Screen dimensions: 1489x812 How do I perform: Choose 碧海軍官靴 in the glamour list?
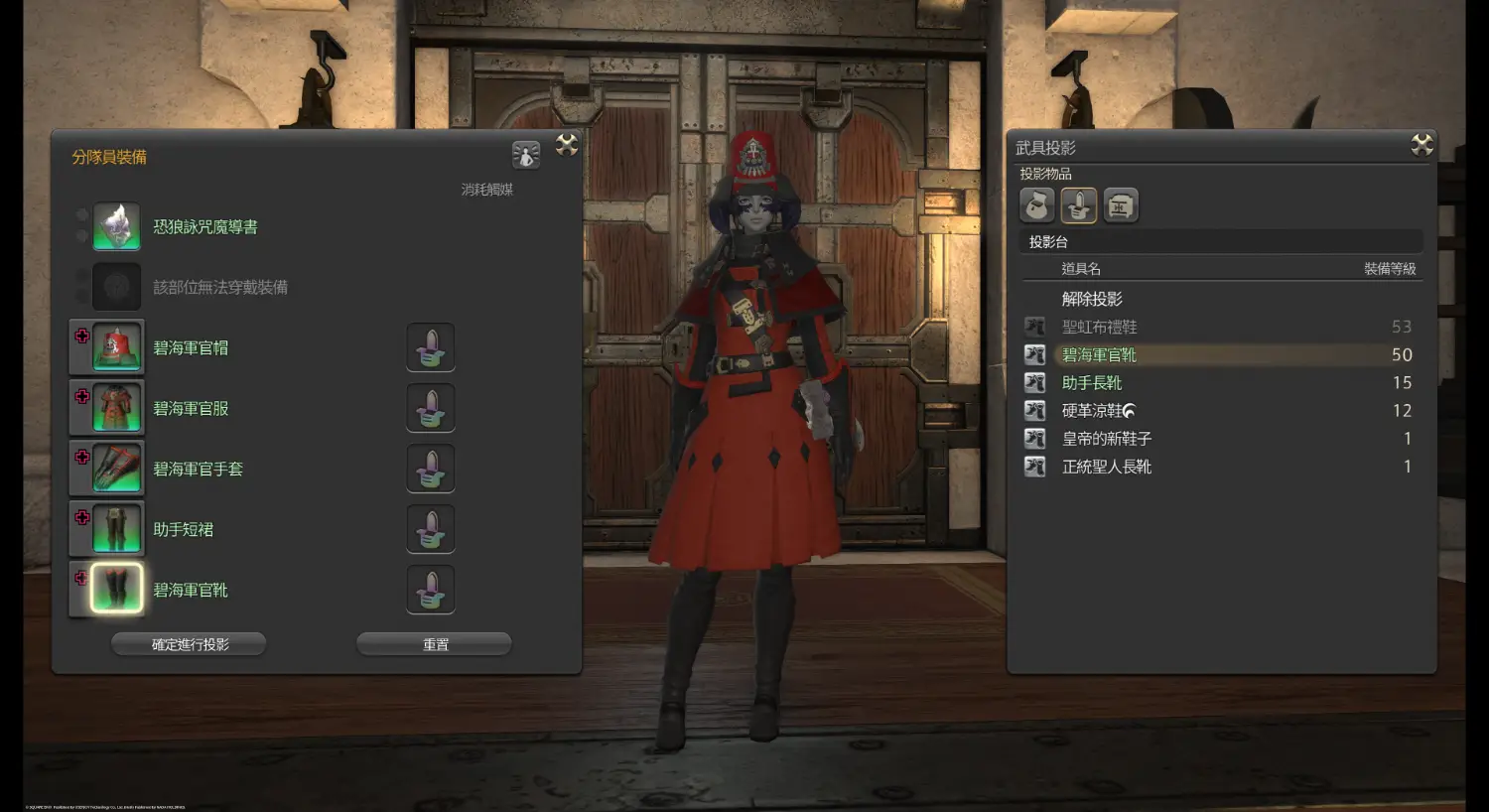click(1100, 354)
